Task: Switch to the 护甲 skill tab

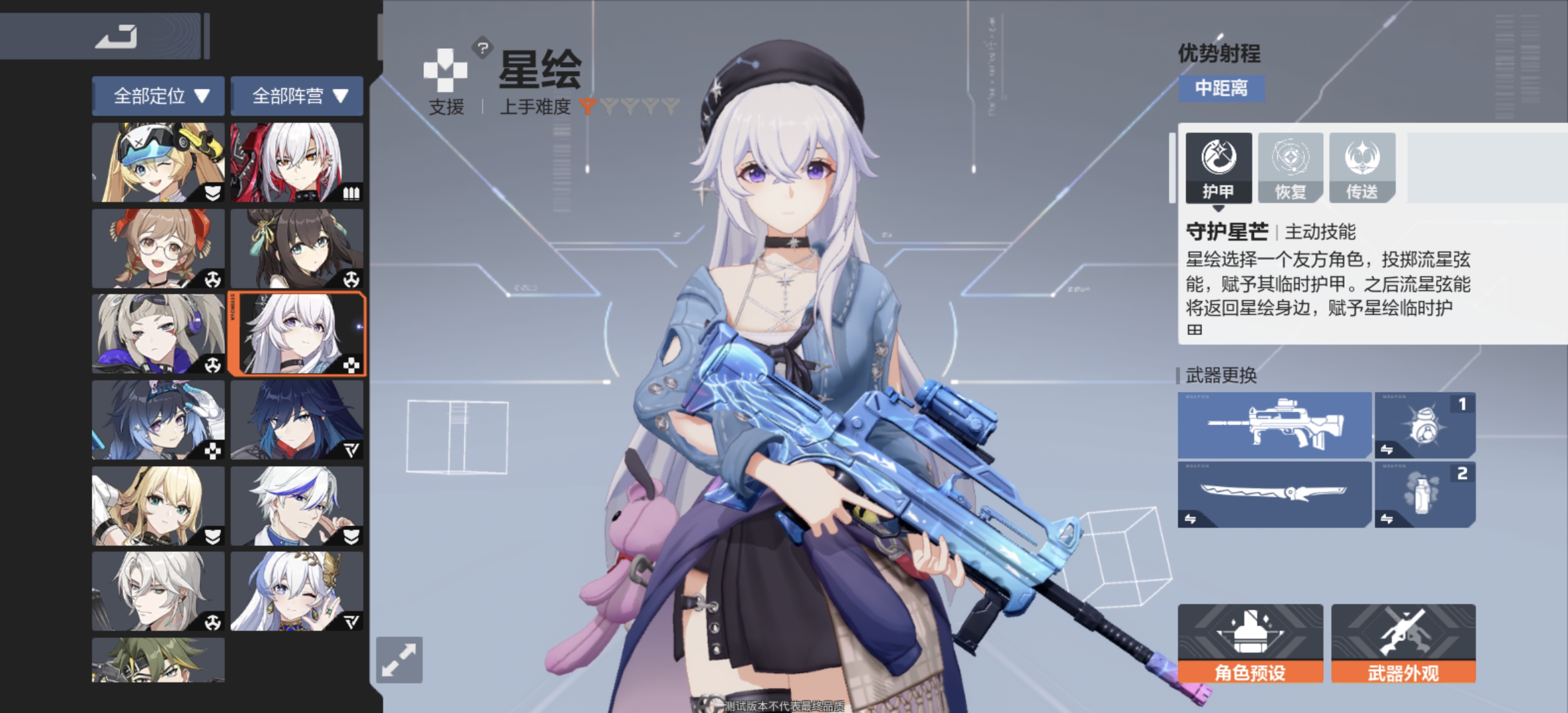Action: point(1218,168)
